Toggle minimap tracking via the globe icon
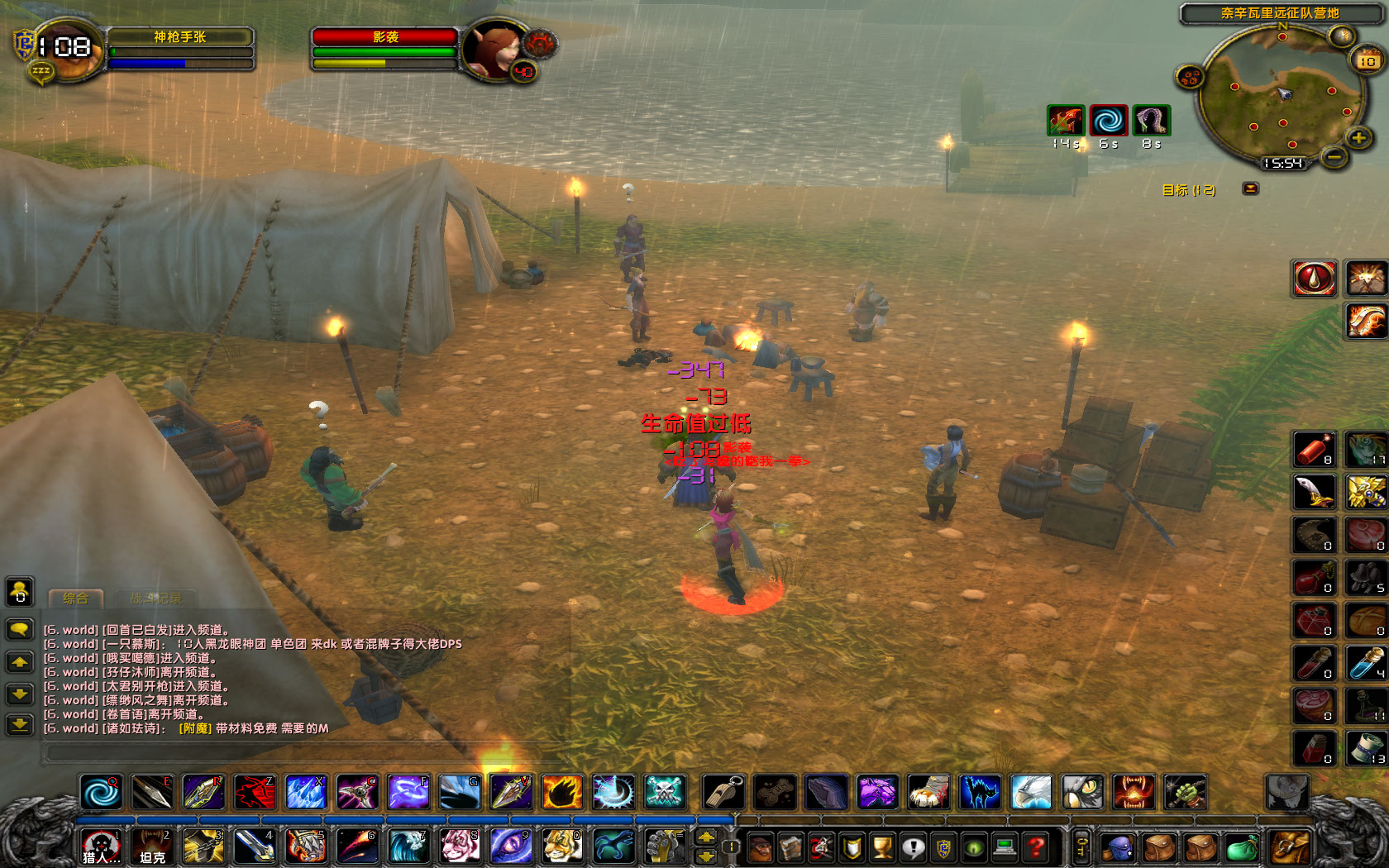 click(x=1341, y=36)
